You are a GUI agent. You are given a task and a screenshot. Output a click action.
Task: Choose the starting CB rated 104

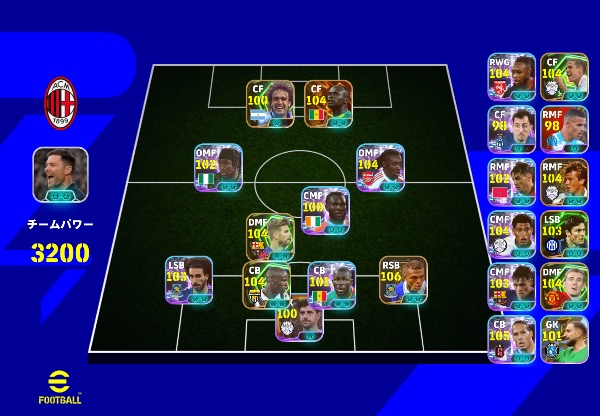266,285
